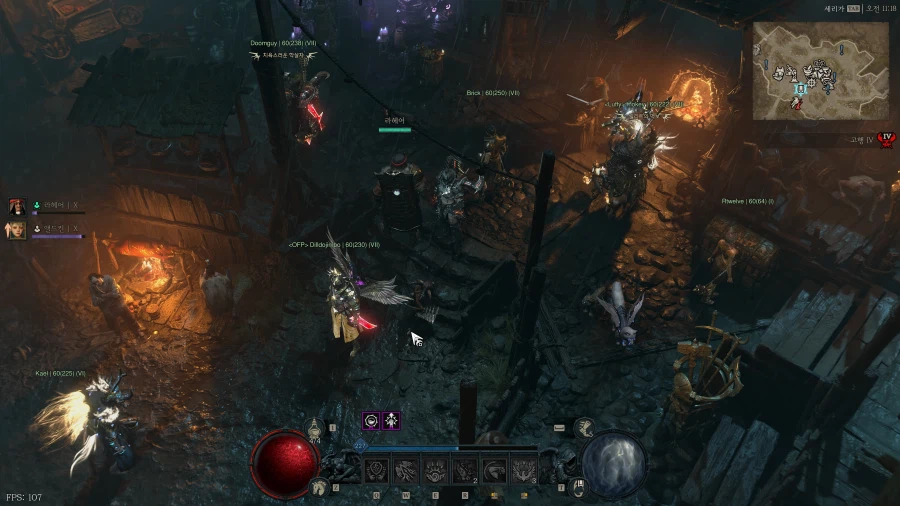900x506 pixels.
Task: Activate the skill slot labeled Q
Action: click(377, 470)
